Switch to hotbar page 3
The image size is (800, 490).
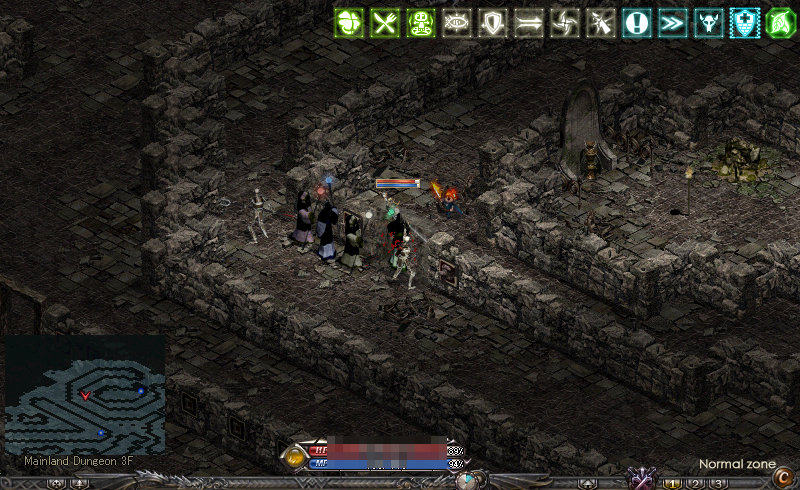point(717,484)
